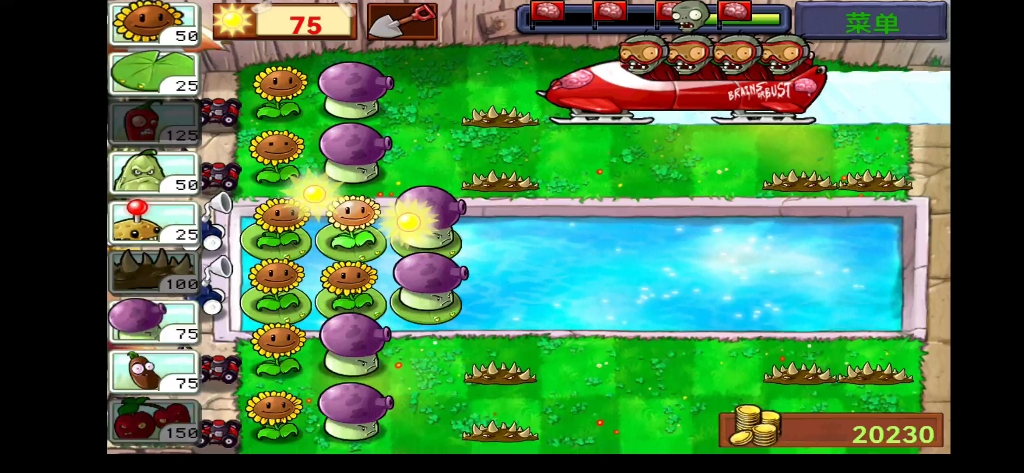Screen dimensions: 1024x473
Task: Open the green 菜单 menu button
Action: click(x=871, y=22)
